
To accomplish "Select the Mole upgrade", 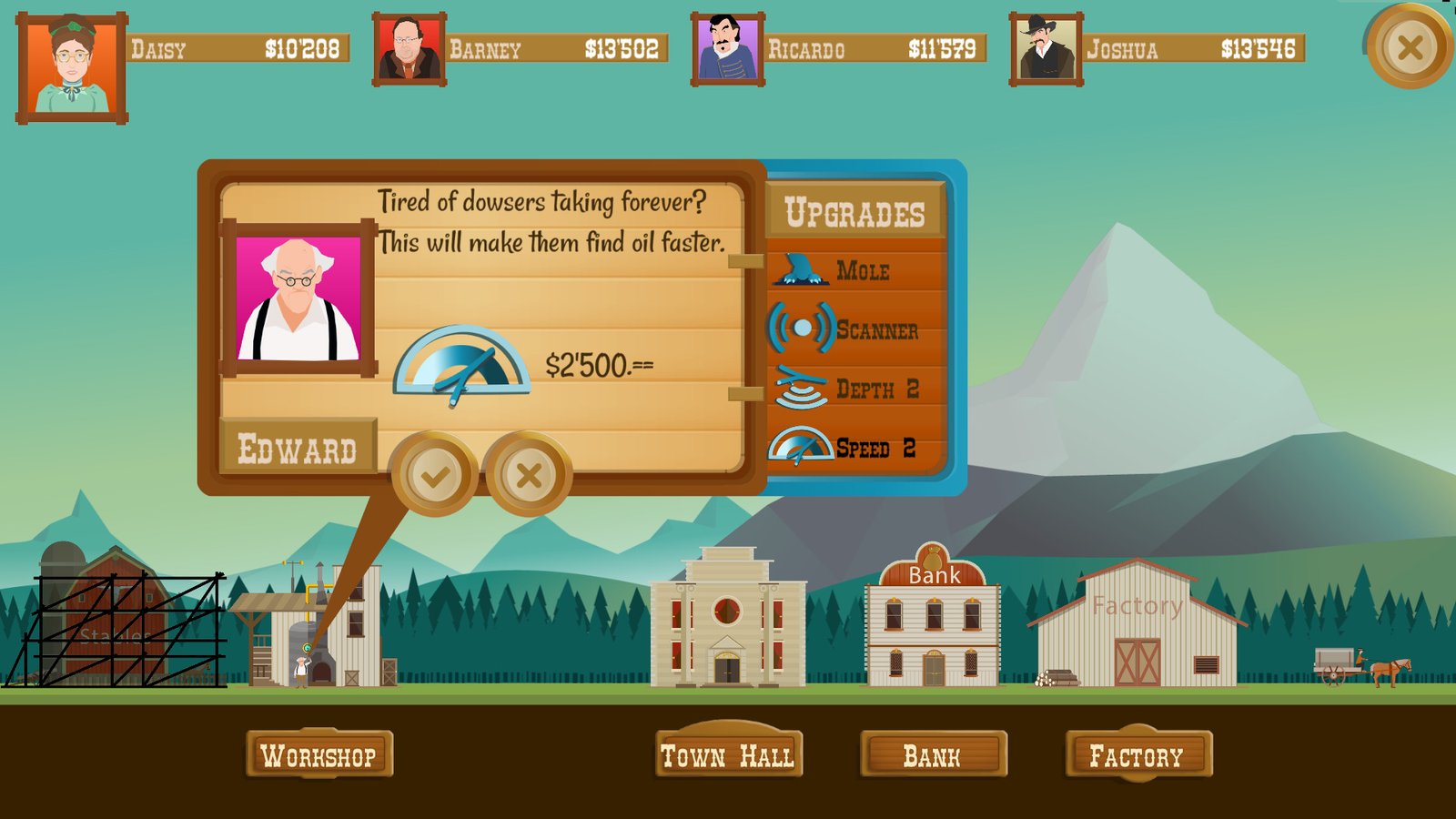I will (x=855, y=270).
